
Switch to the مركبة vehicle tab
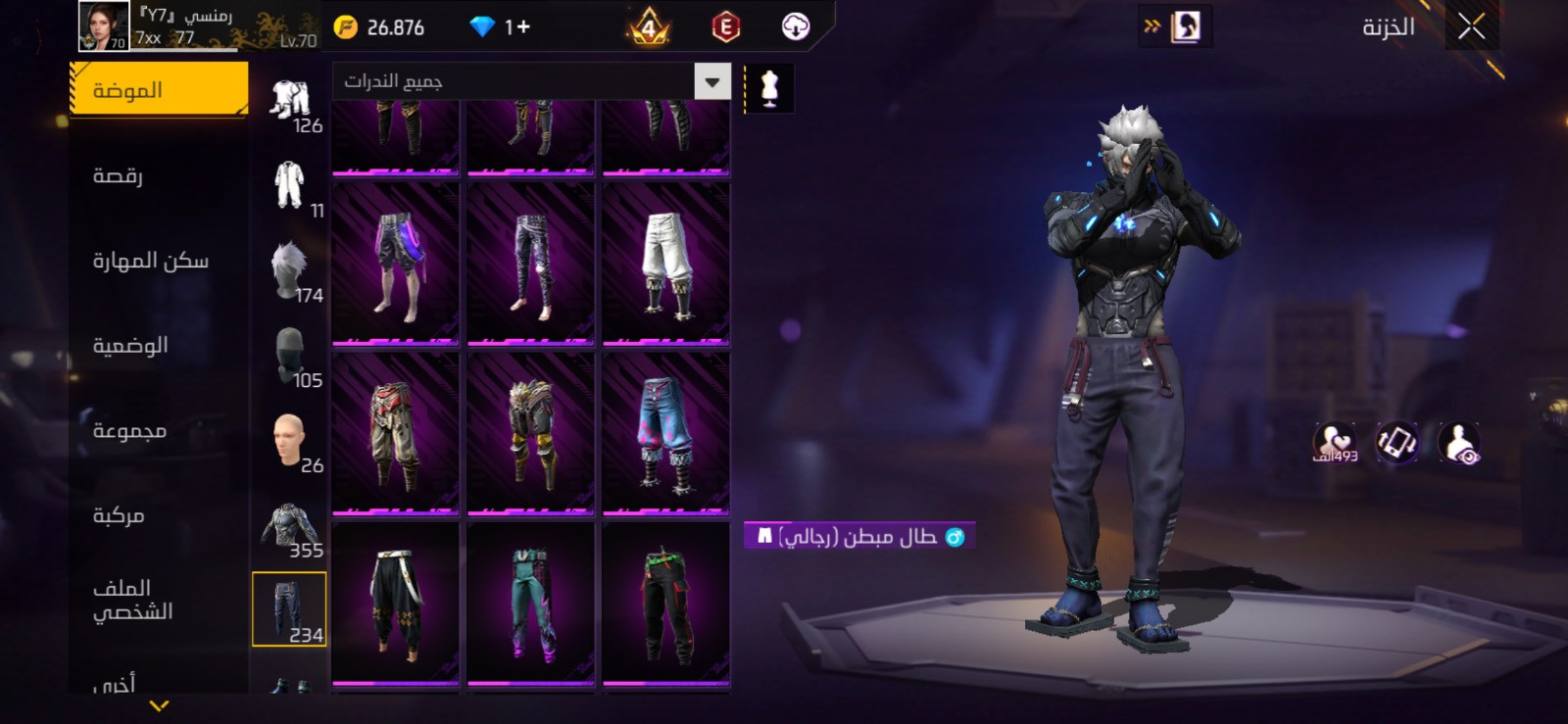(x=119, y=515)
